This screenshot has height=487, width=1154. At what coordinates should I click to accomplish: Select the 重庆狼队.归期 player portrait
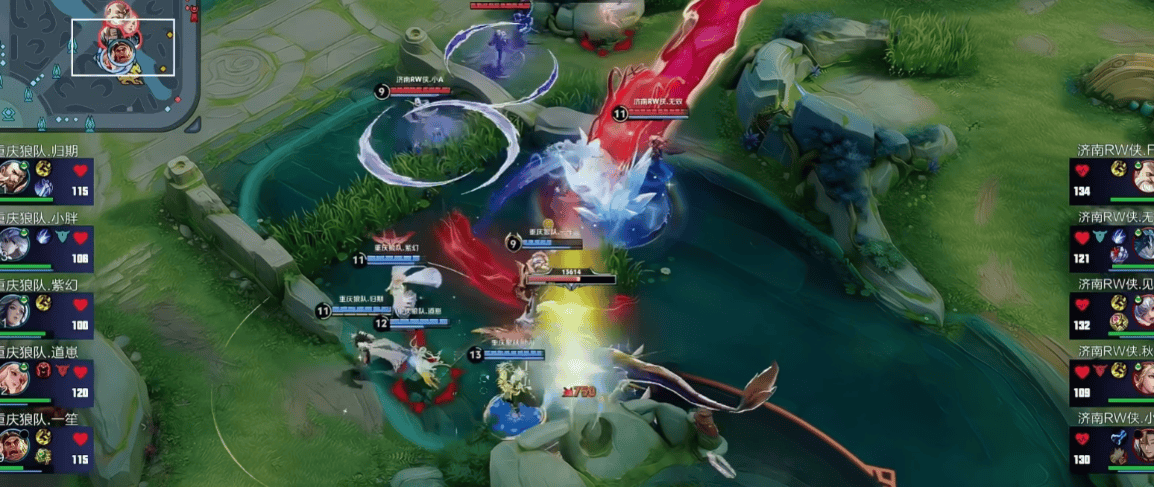[14, 181]
